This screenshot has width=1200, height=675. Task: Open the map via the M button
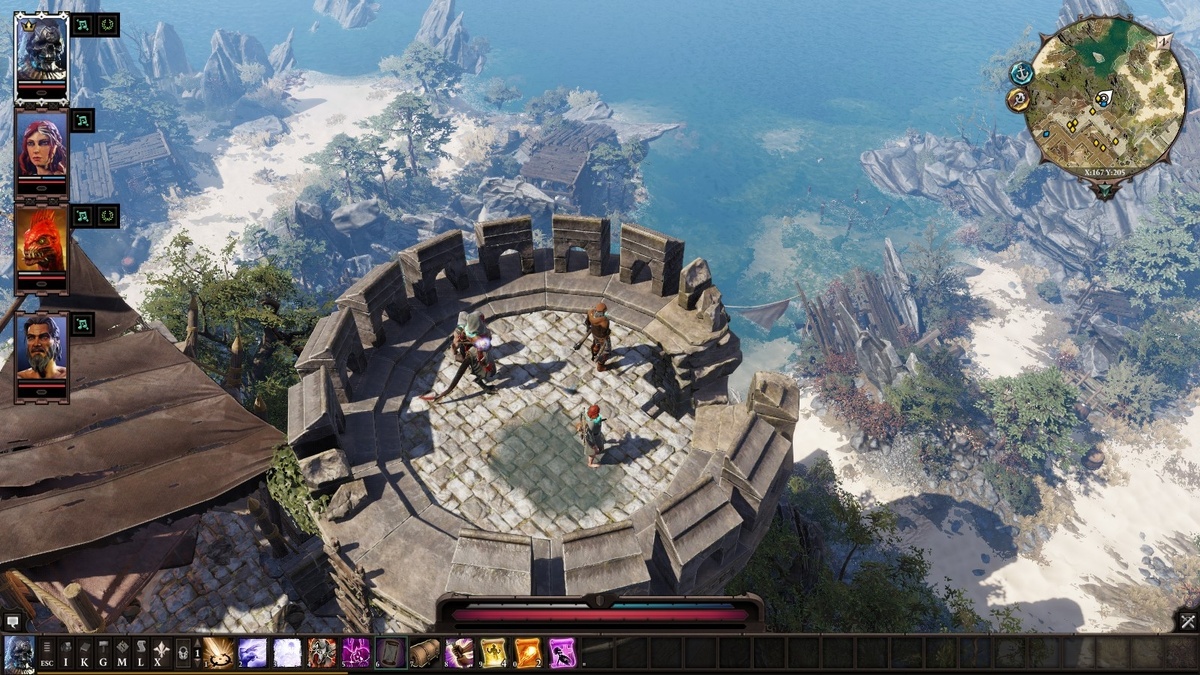[x=121, y=653]
